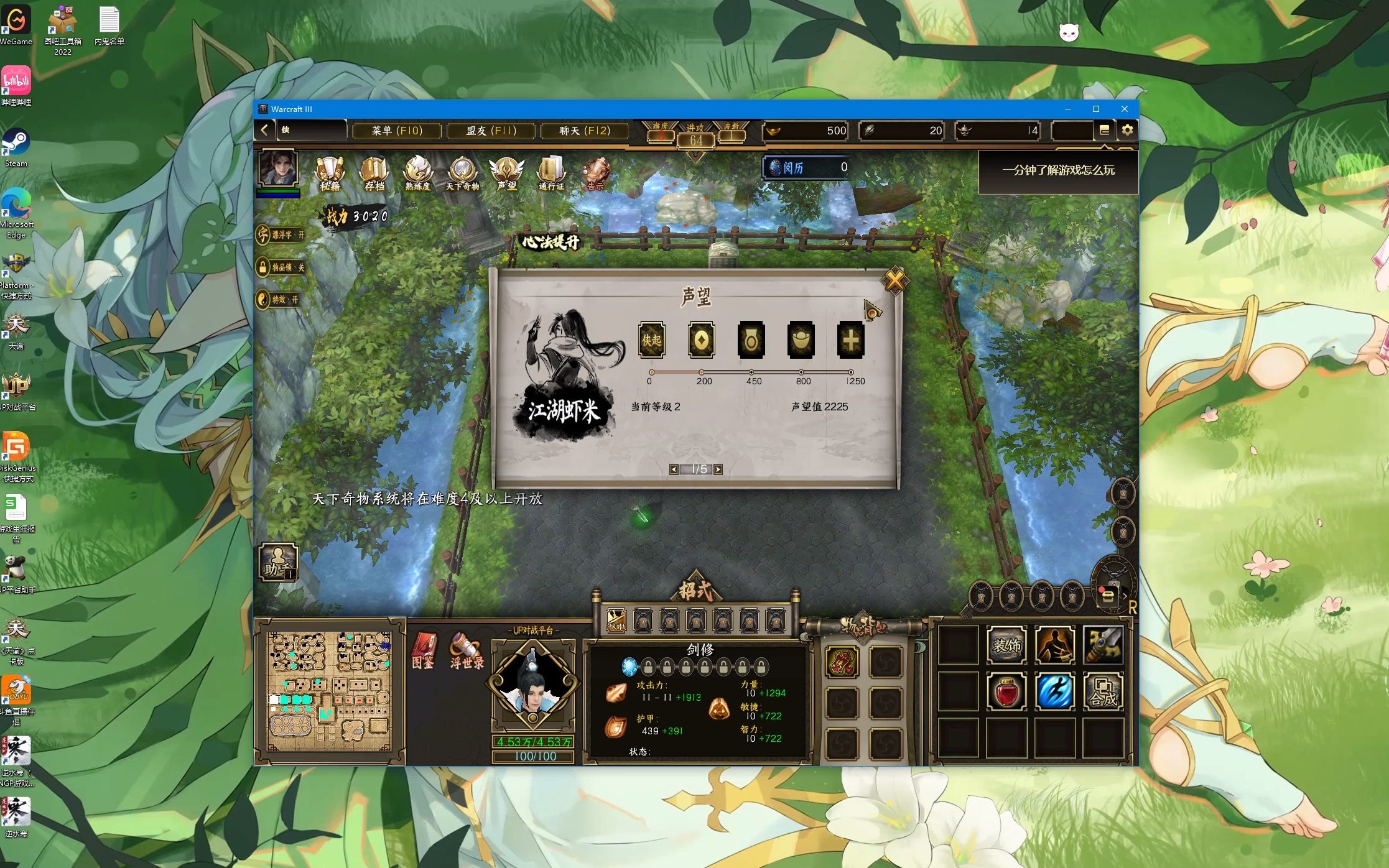
Task: Open the 浮世录 scroll
Action: (467, 650)
